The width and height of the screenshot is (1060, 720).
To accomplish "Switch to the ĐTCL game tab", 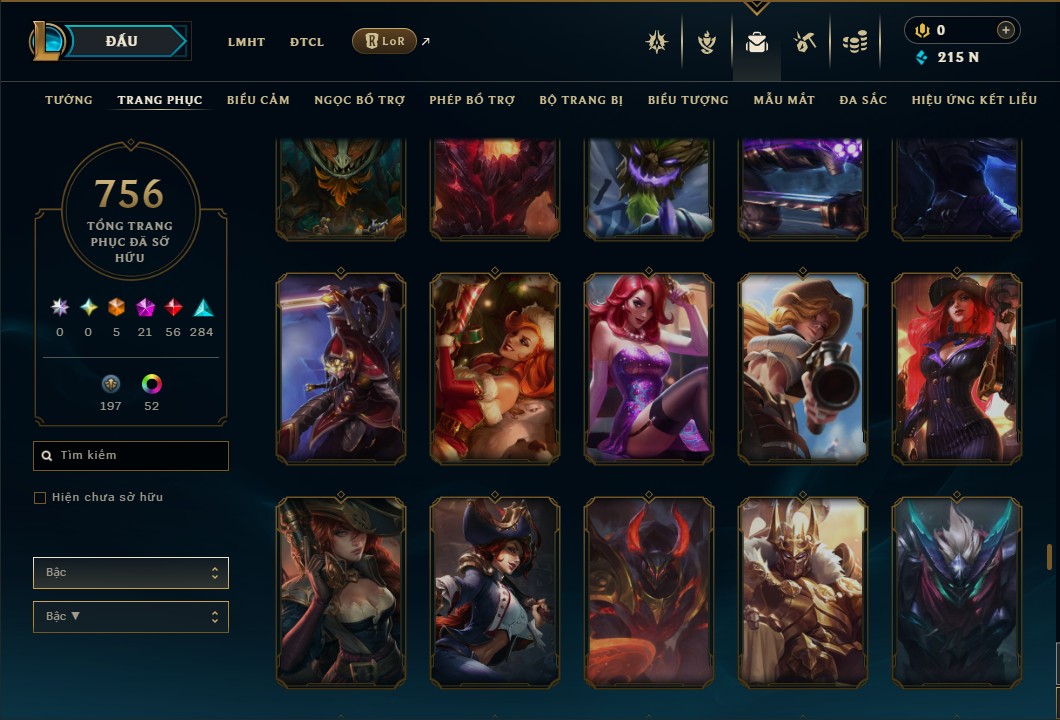I will [x=307, y=42].
